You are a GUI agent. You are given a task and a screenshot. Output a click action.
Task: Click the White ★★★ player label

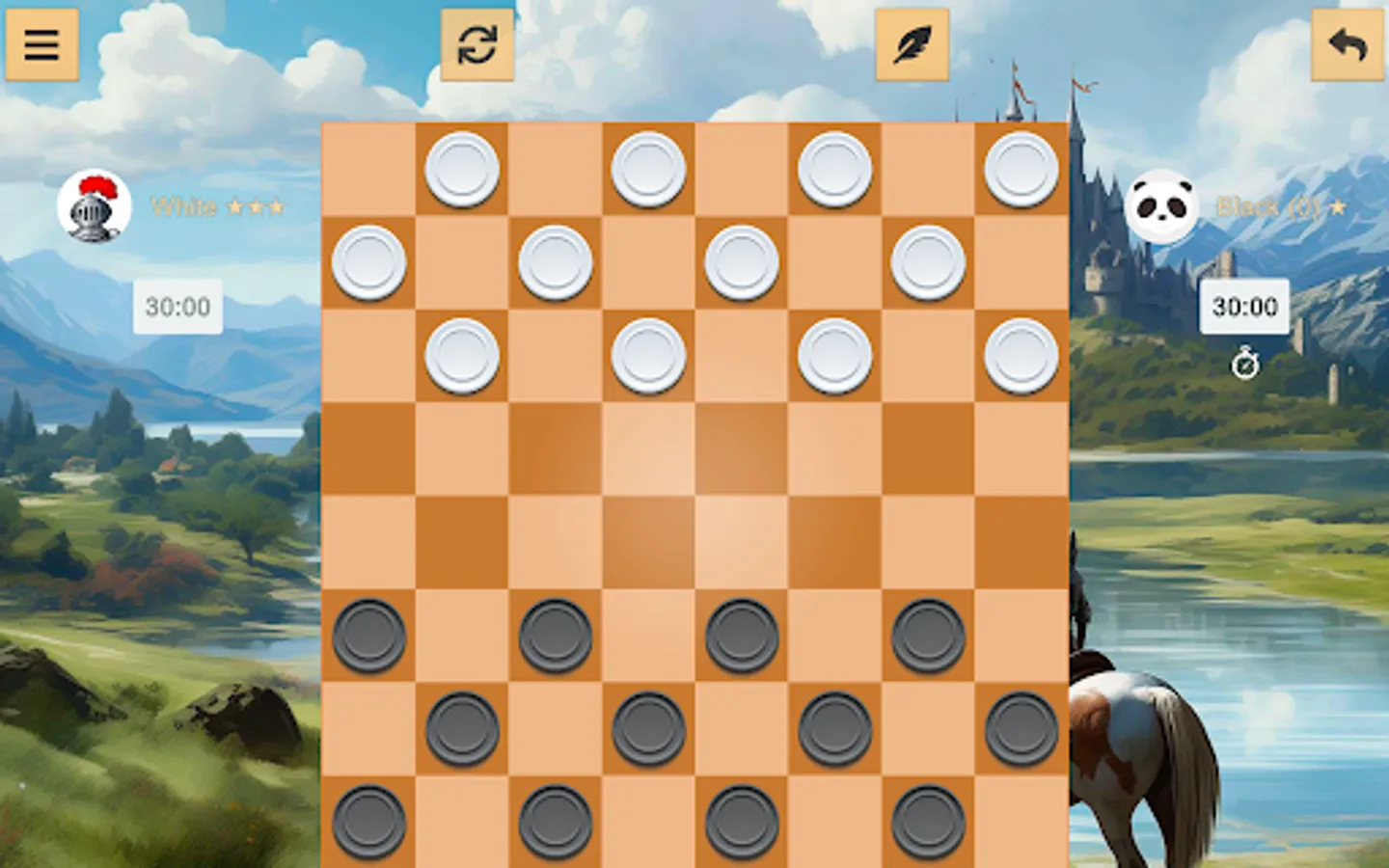pos(220,206)
